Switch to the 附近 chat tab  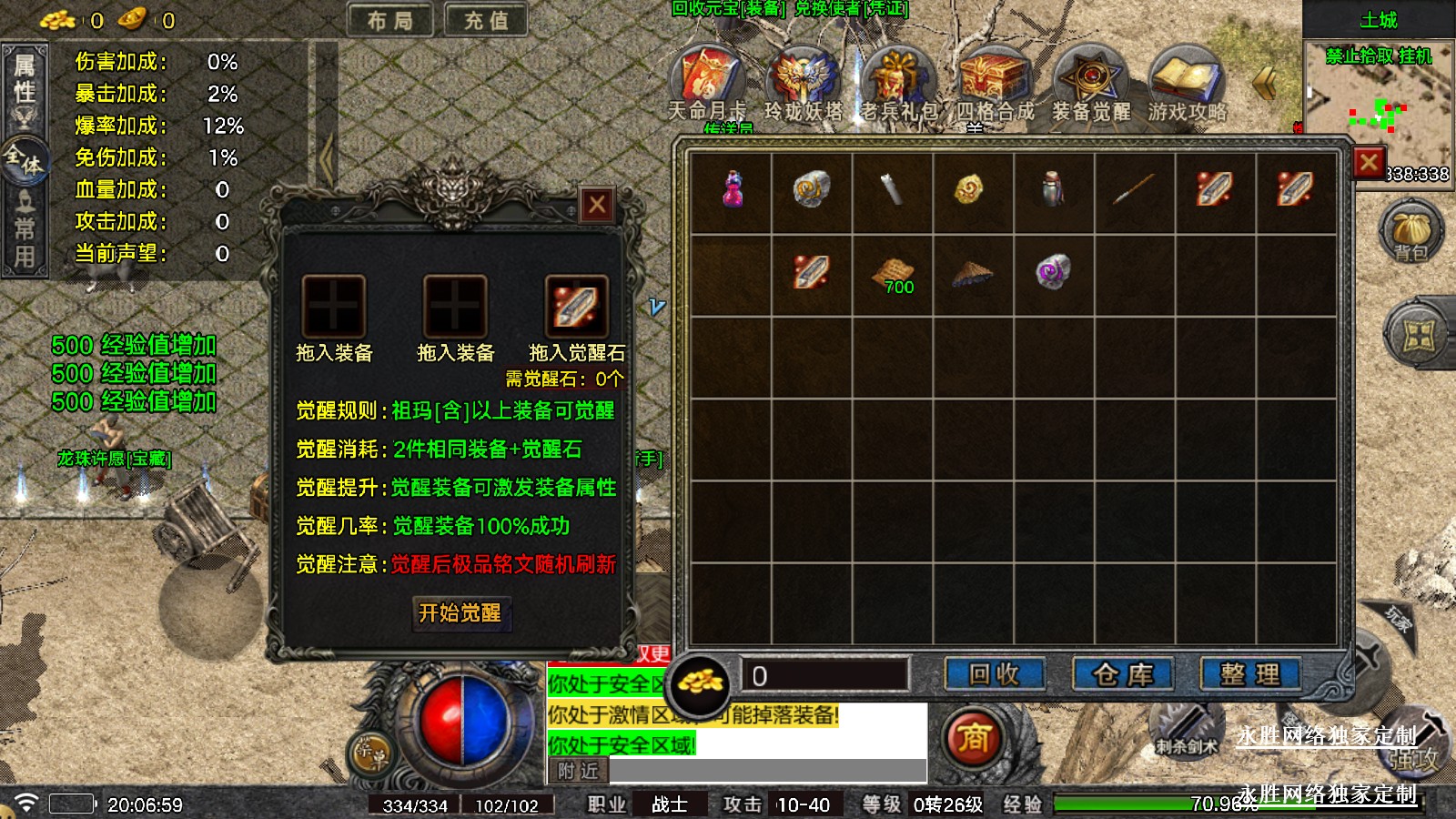[x=579, y=771]
